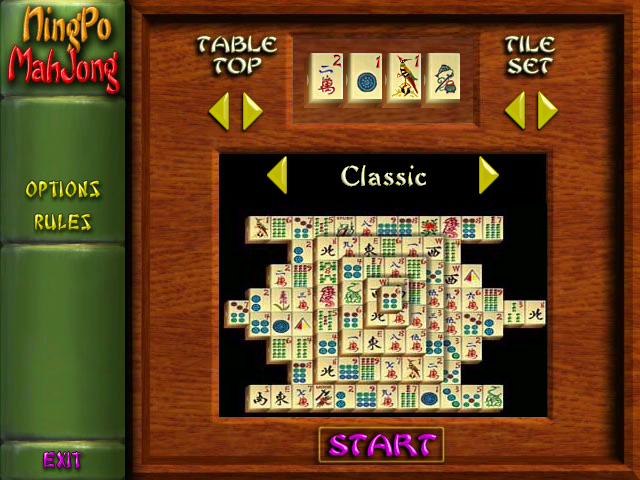This screenshot has height=480, width=640.
Task: Show the layout after Classic
Action: [488, 176]
